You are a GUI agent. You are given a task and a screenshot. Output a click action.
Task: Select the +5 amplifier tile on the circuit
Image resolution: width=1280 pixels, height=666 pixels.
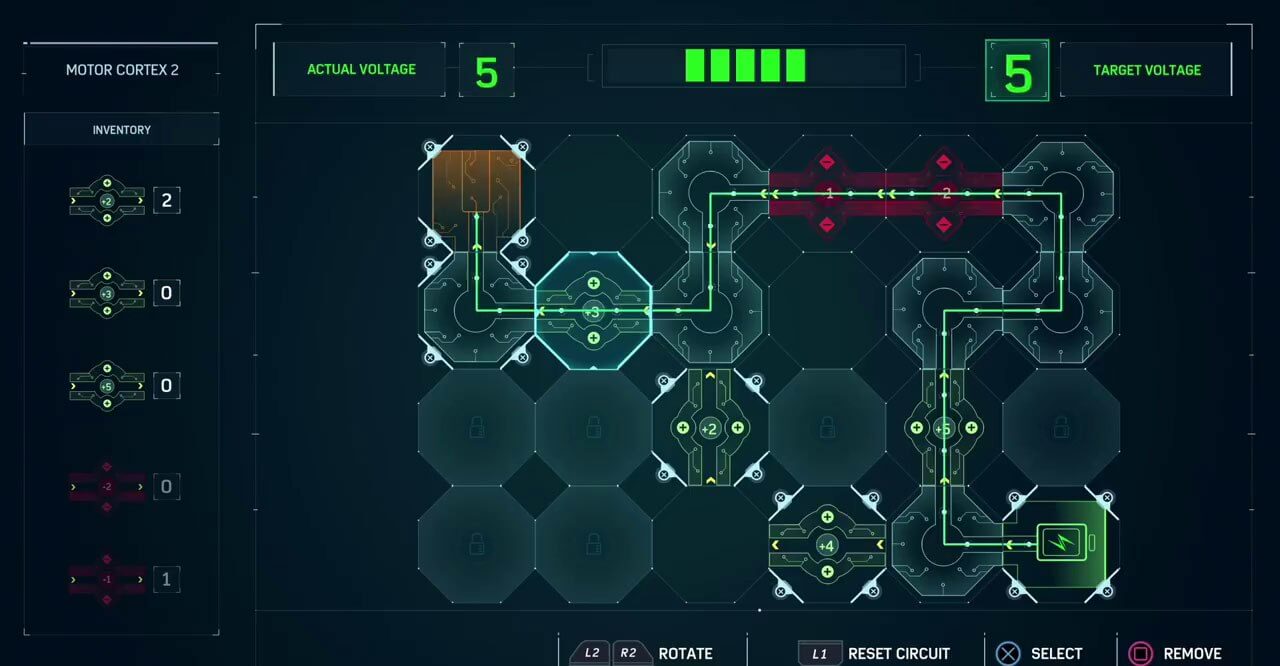[x=943, y=428]
